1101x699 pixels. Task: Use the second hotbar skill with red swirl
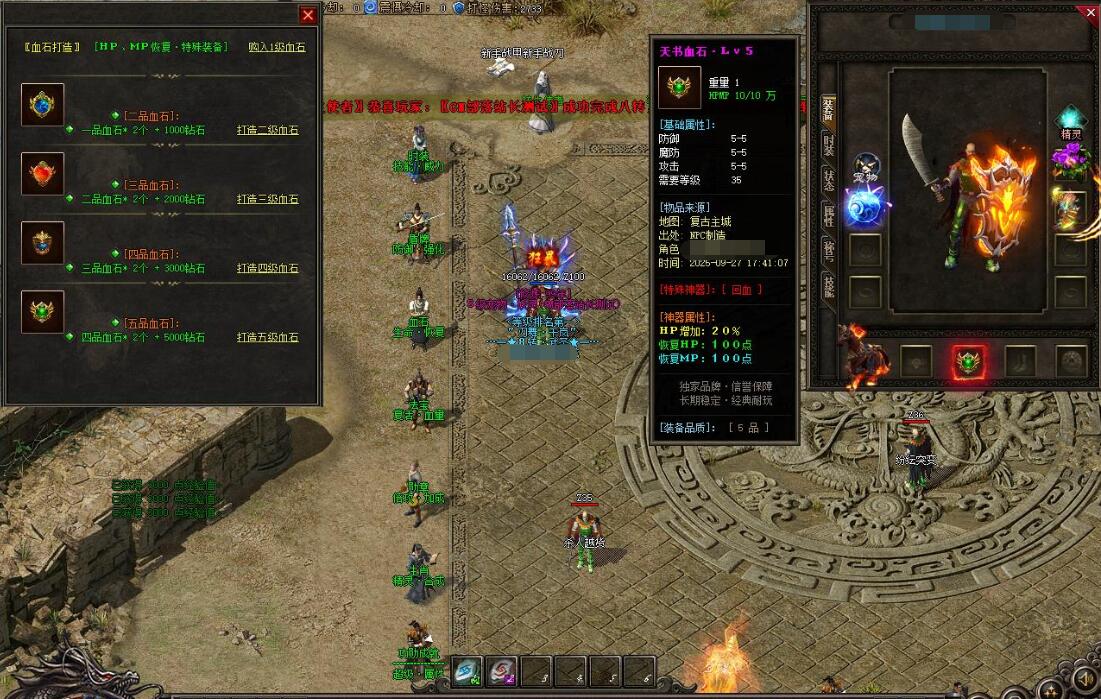(503, 671)
